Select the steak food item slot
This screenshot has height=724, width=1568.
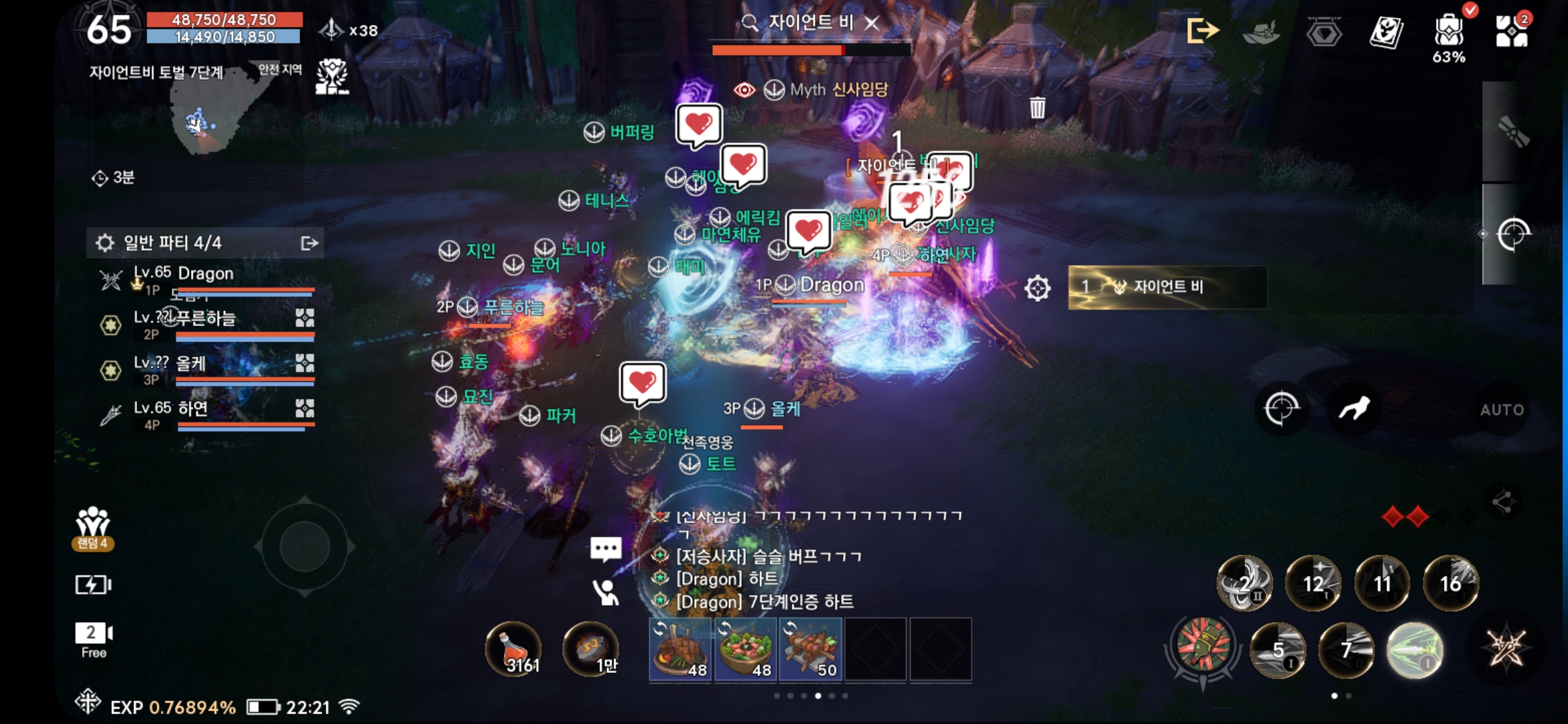tap(680, 649)
